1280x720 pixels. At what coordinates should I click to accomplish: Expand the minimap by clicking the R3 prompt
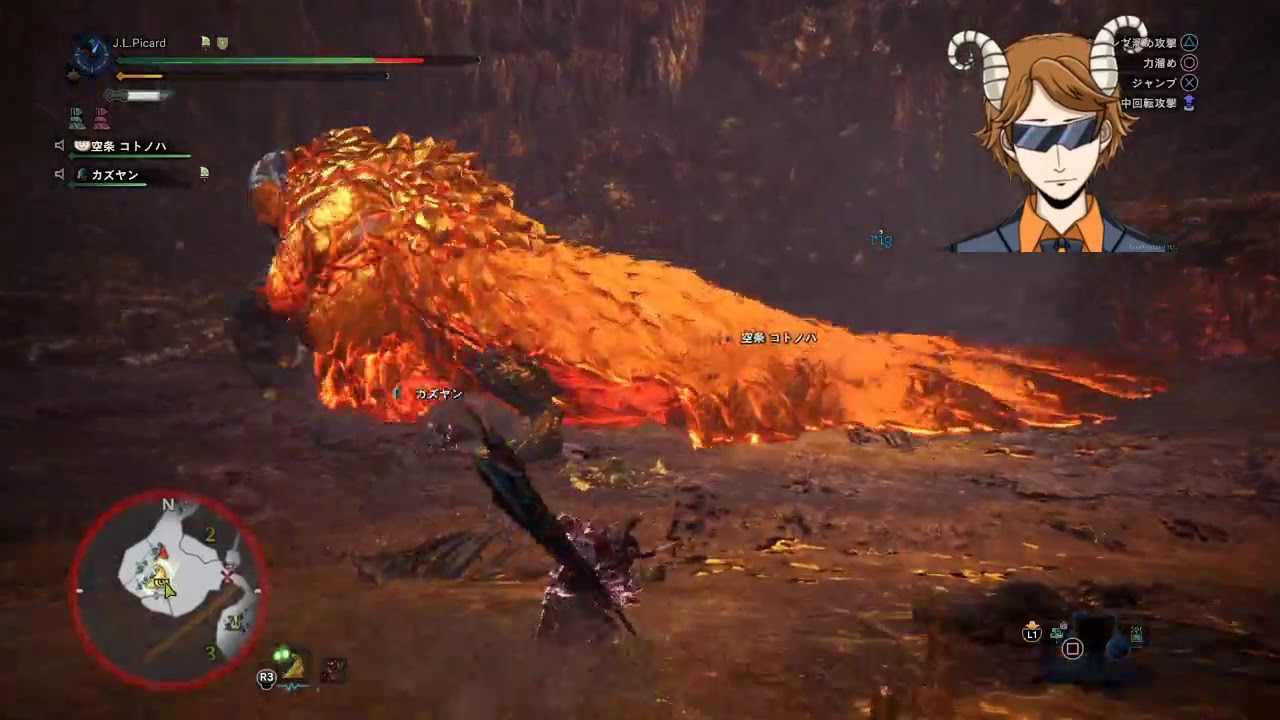coord(266,678)
